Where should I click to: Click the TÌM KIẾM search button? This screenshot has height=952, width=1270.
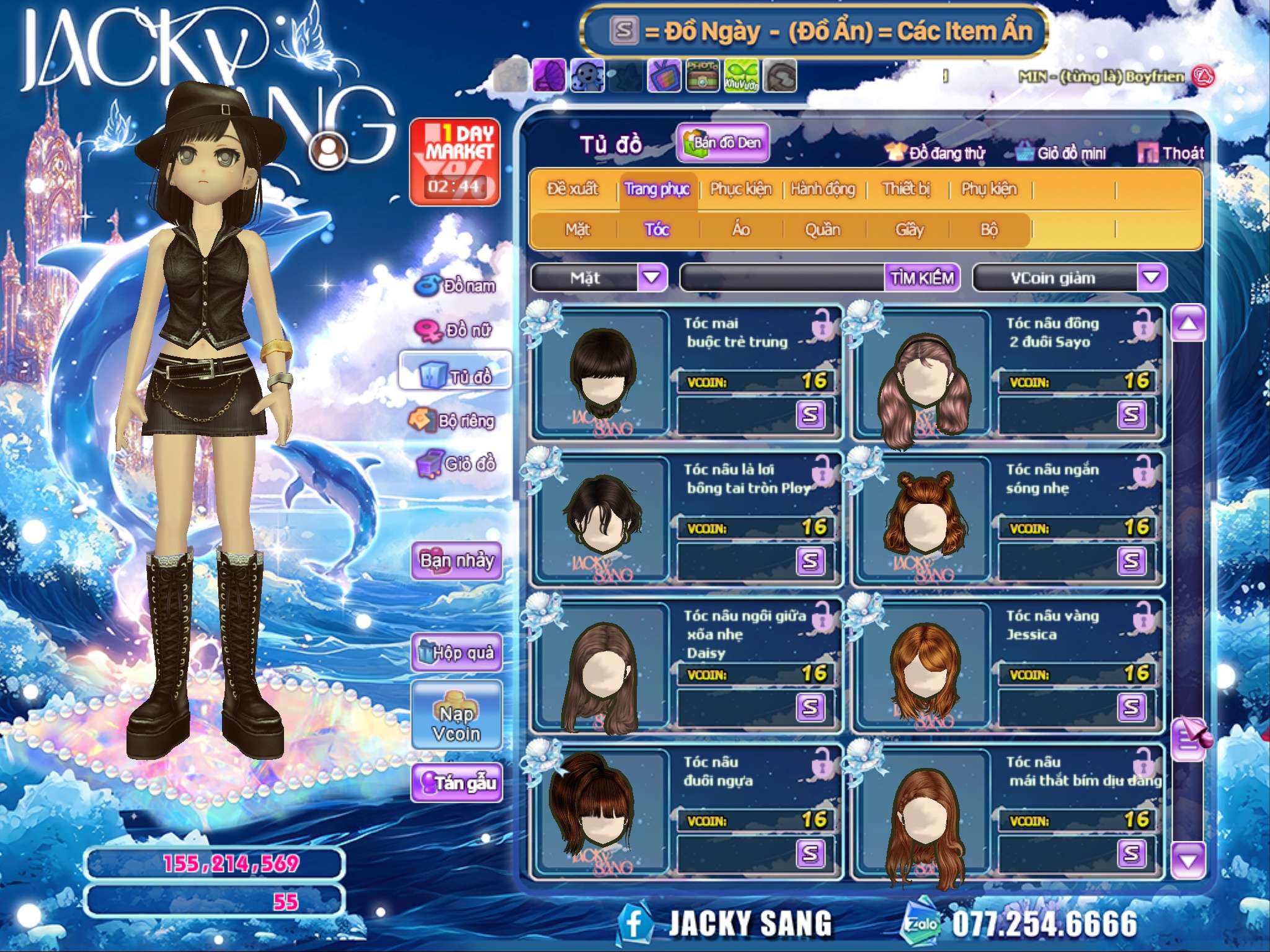(922, 278)
